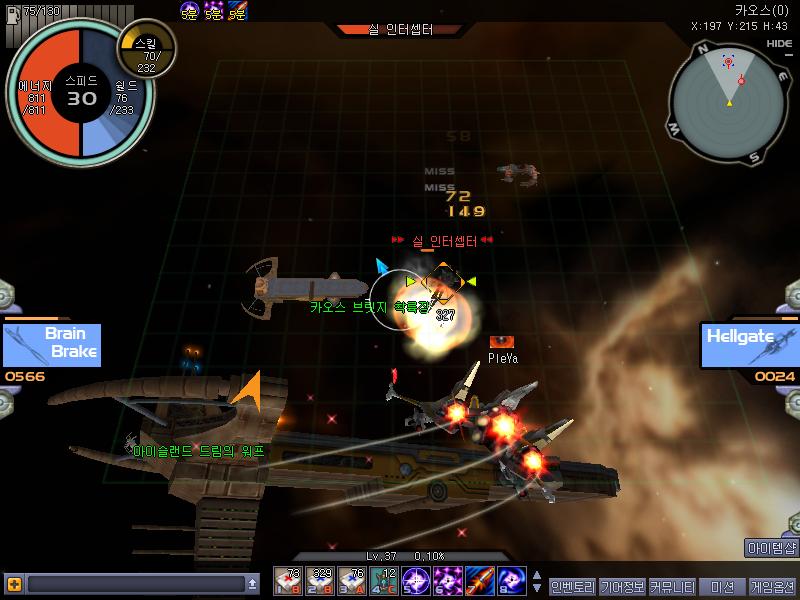Open 게임옵션 (Game Options)
The width and height of the screenshot is (800, 600).
click(x=773, y=586)
